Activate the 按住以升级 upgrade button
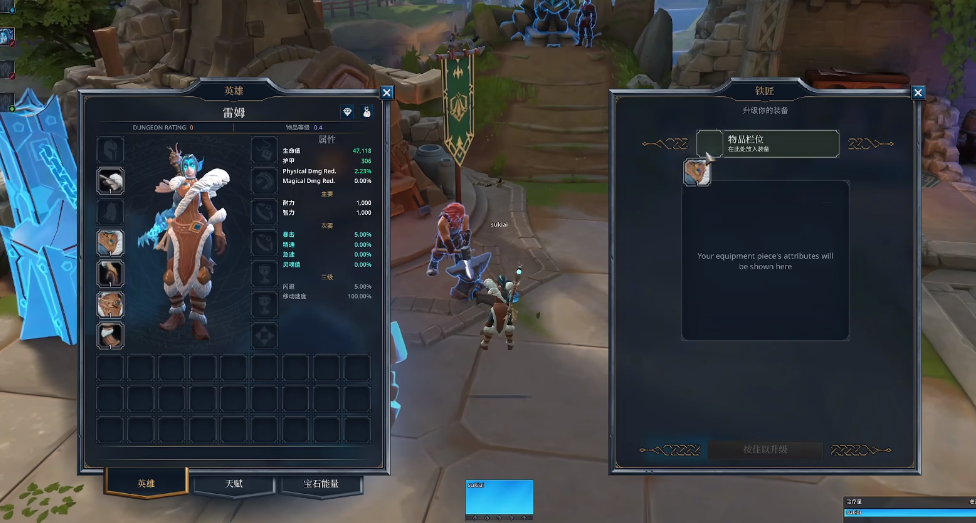 (766, 450)
